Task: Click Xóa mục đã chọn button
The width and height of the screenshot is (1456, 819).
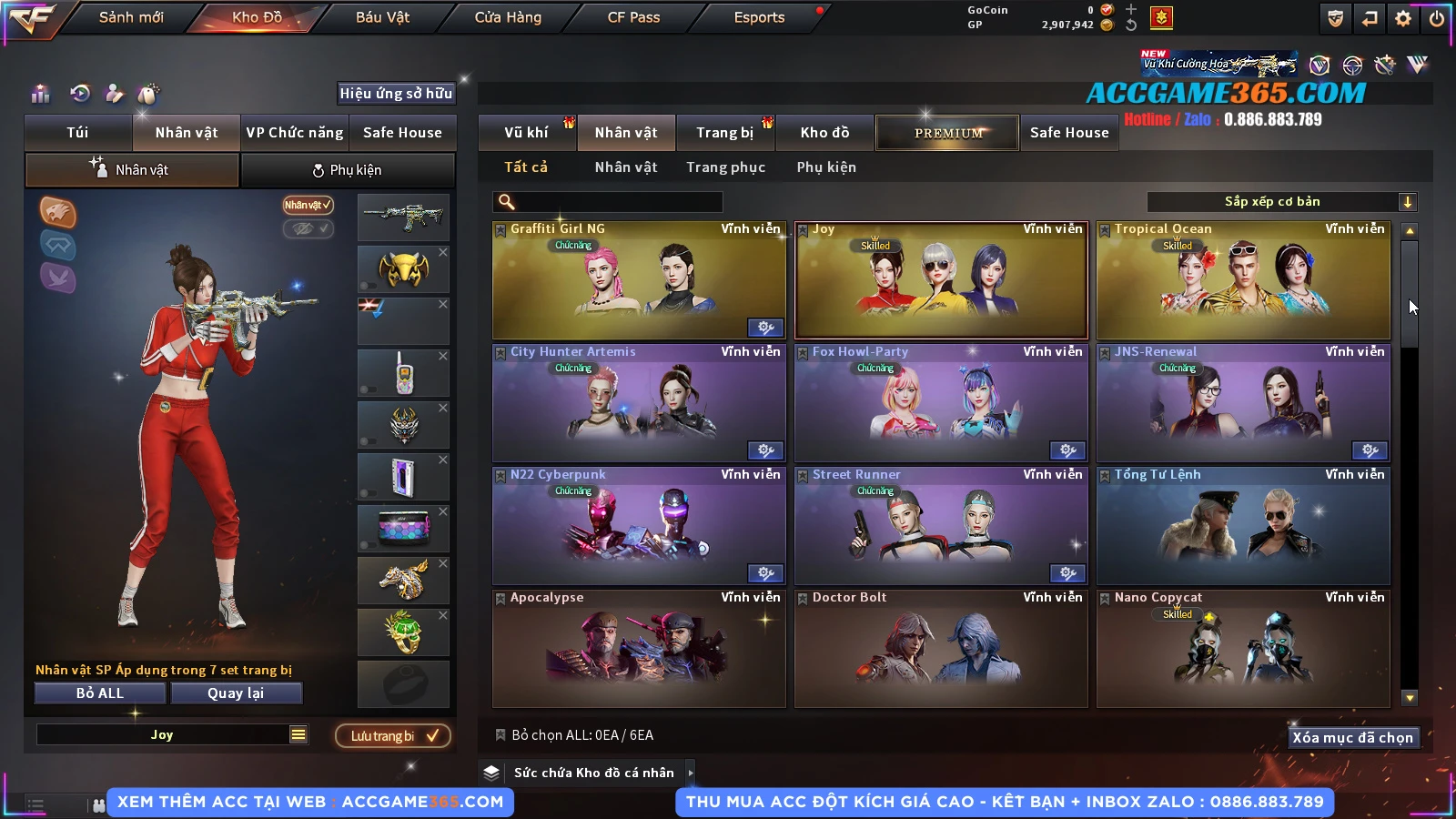Action: click(x=1352, y=738)
